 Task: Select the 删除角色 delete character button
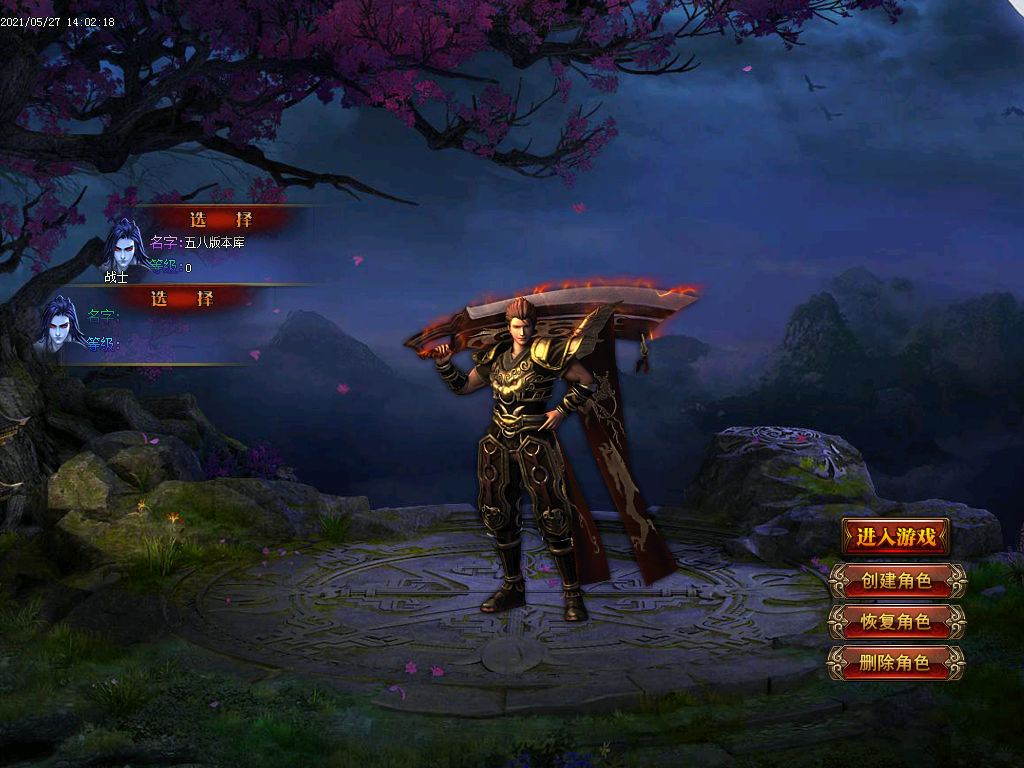tap(896, 662)
